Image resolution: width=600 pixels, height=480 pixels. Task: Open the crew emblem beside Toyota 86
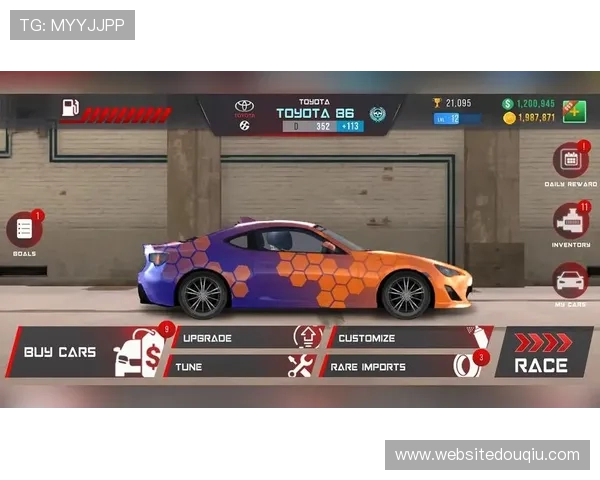pos(377,114)
